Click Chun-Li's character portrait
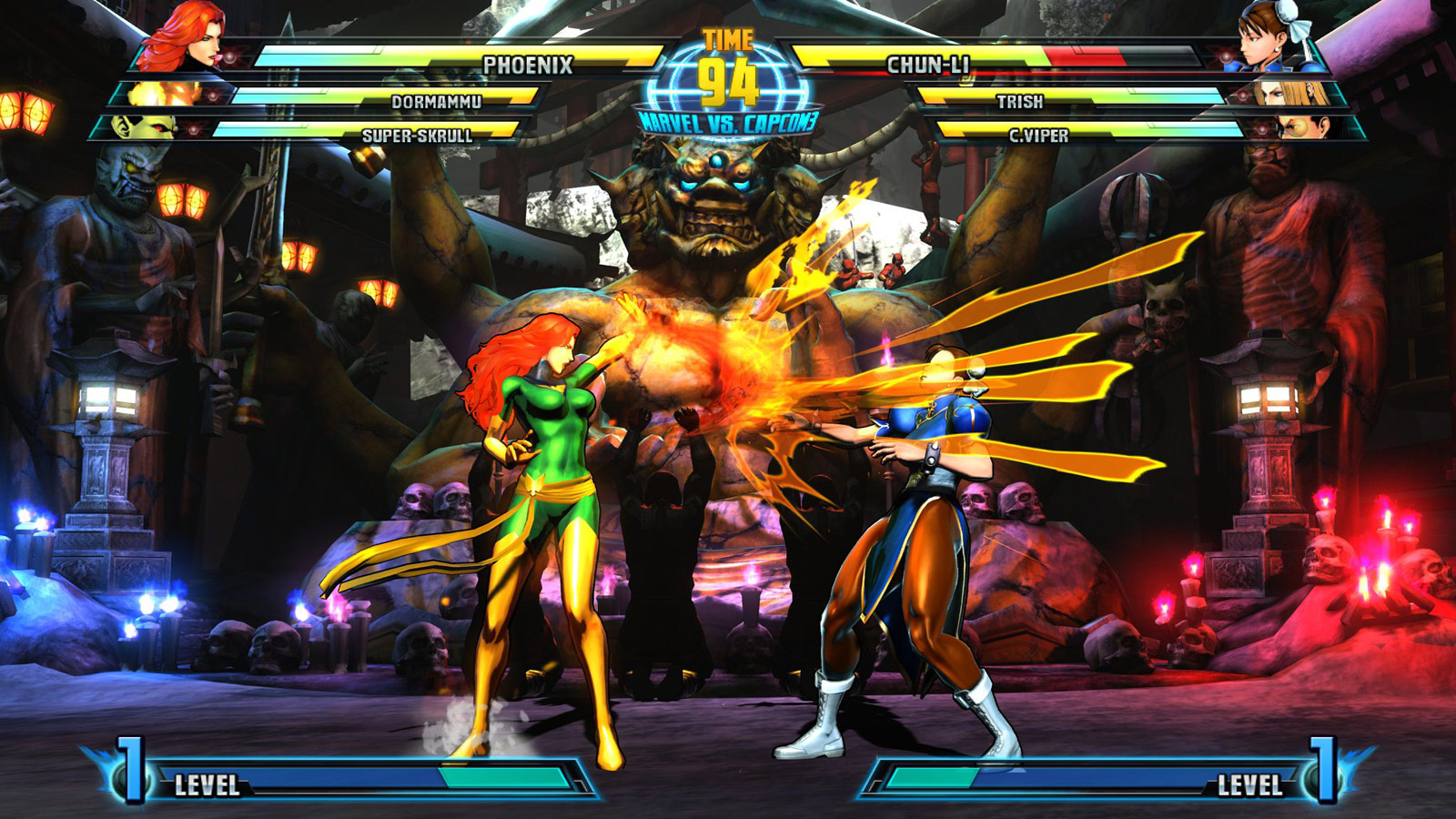 [x=1265, y=38]
